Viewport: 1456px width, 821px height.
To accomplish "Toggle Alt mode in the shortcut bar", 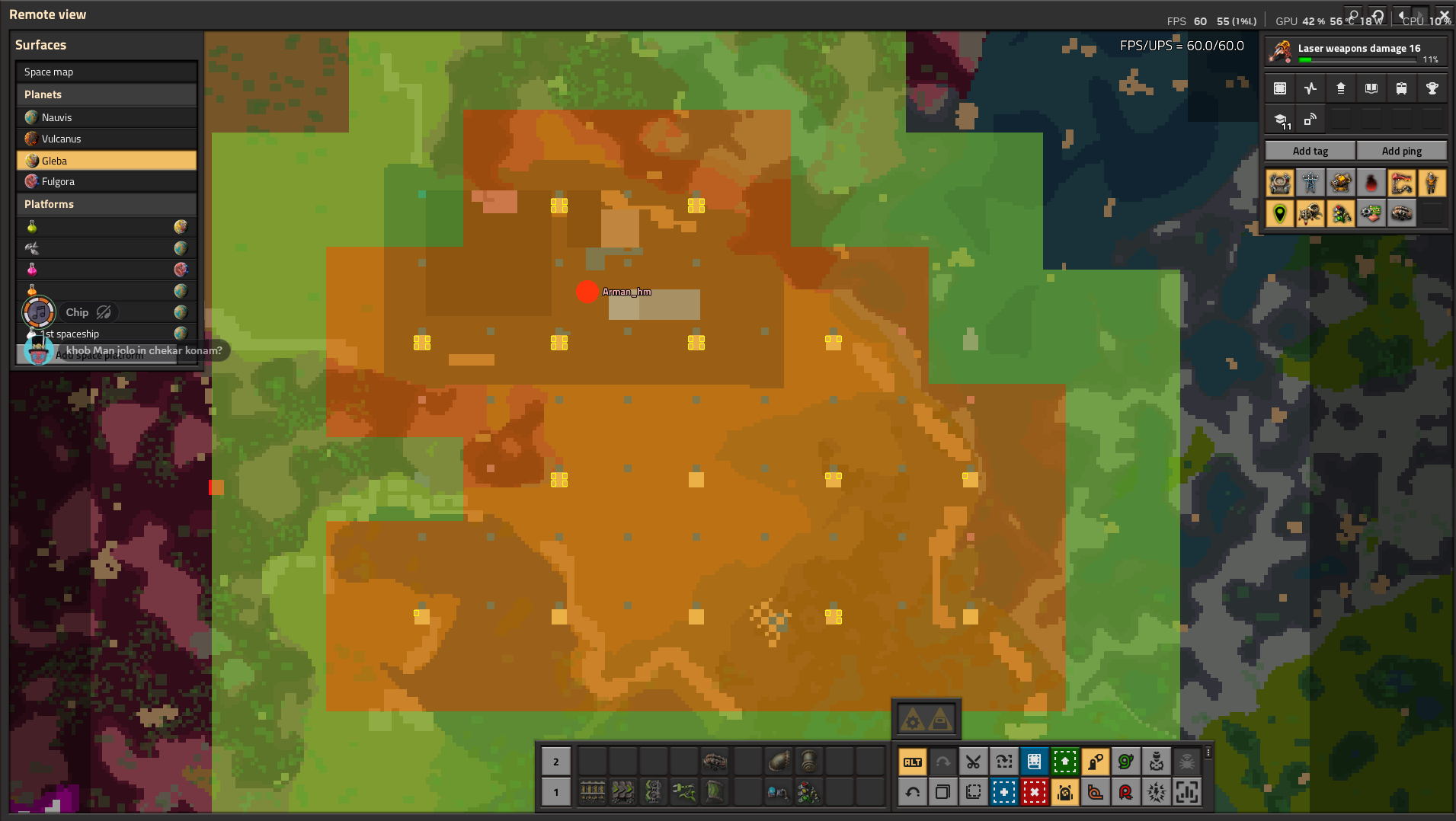I will [x=912, y=762].
